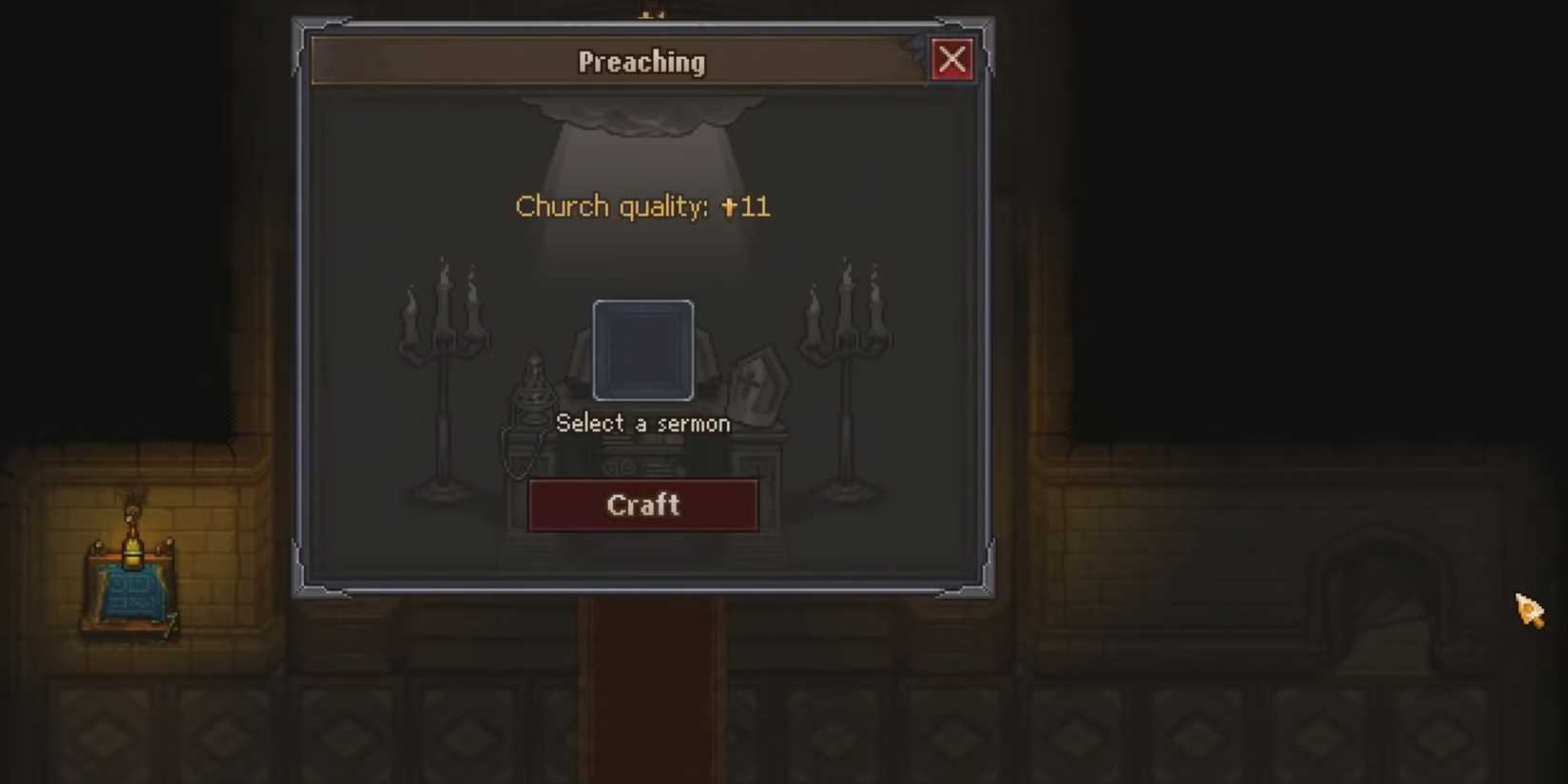The image size is (1568, 784).
Task: Click the Church quality +11 indicator
Action: click(643, 206)
